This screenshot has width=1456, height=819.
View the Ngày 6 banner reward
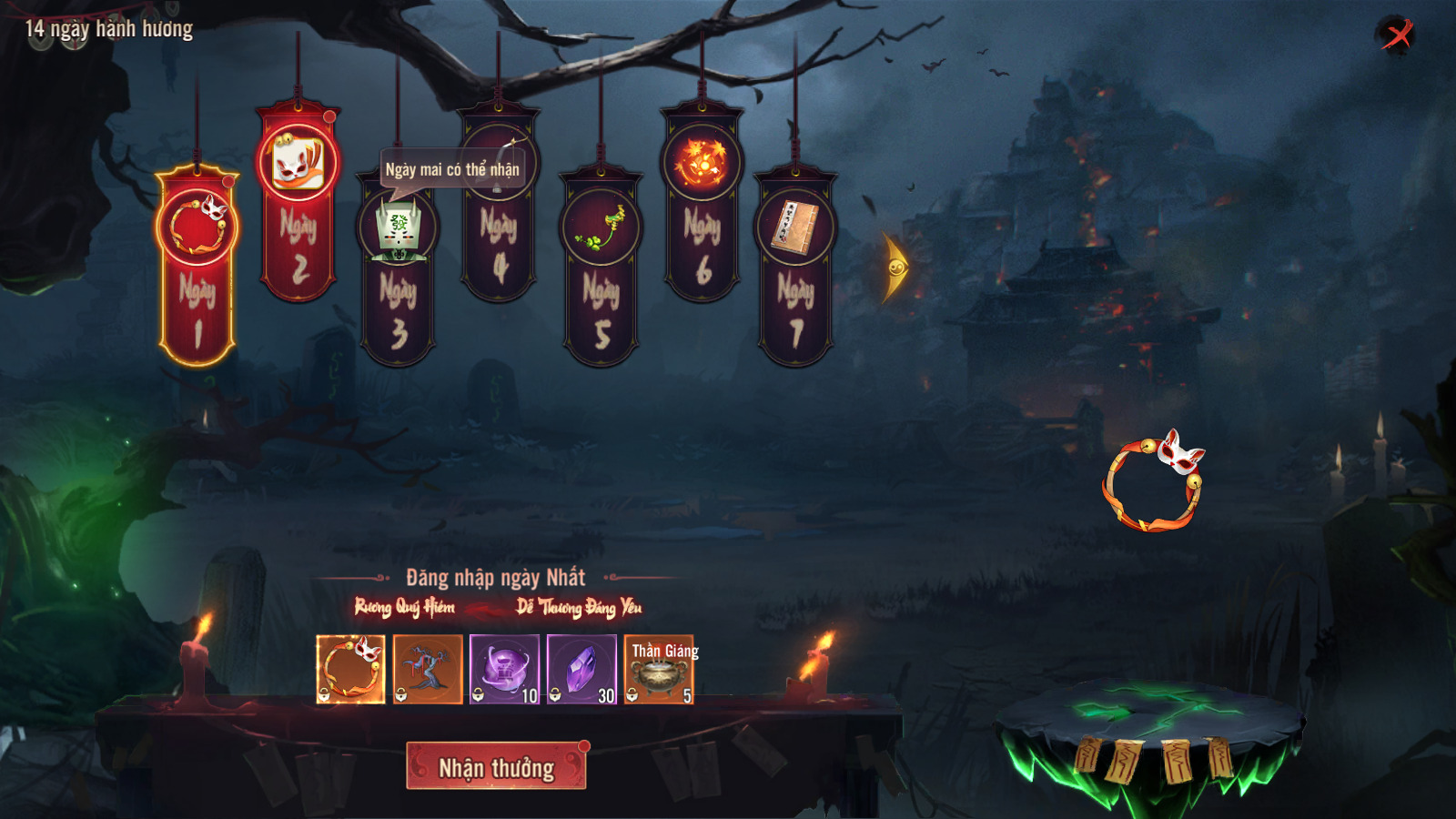pos(702,205)
